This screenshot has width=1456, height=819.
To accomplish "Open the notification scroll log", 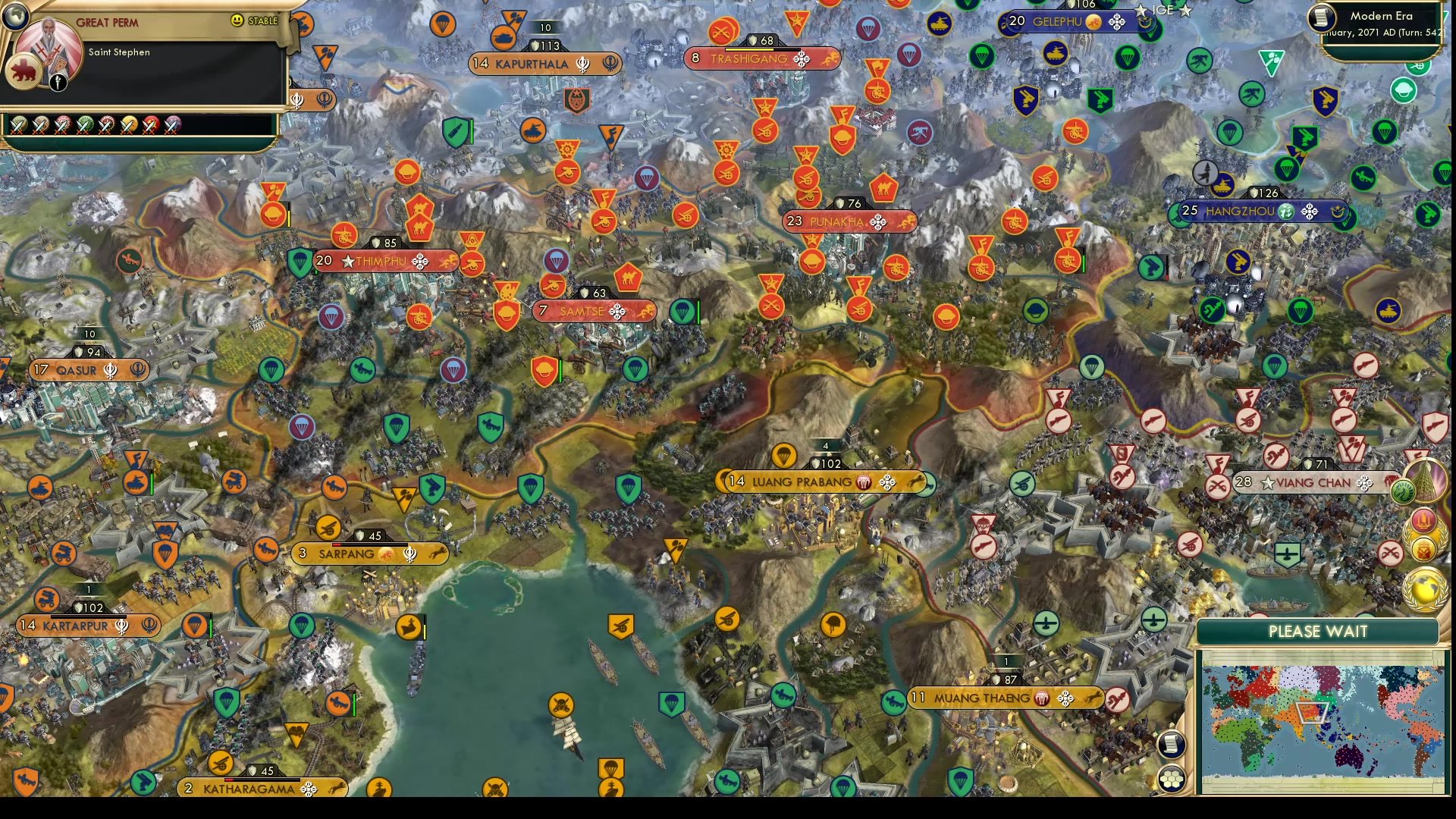I will (x=1170, y=744).
